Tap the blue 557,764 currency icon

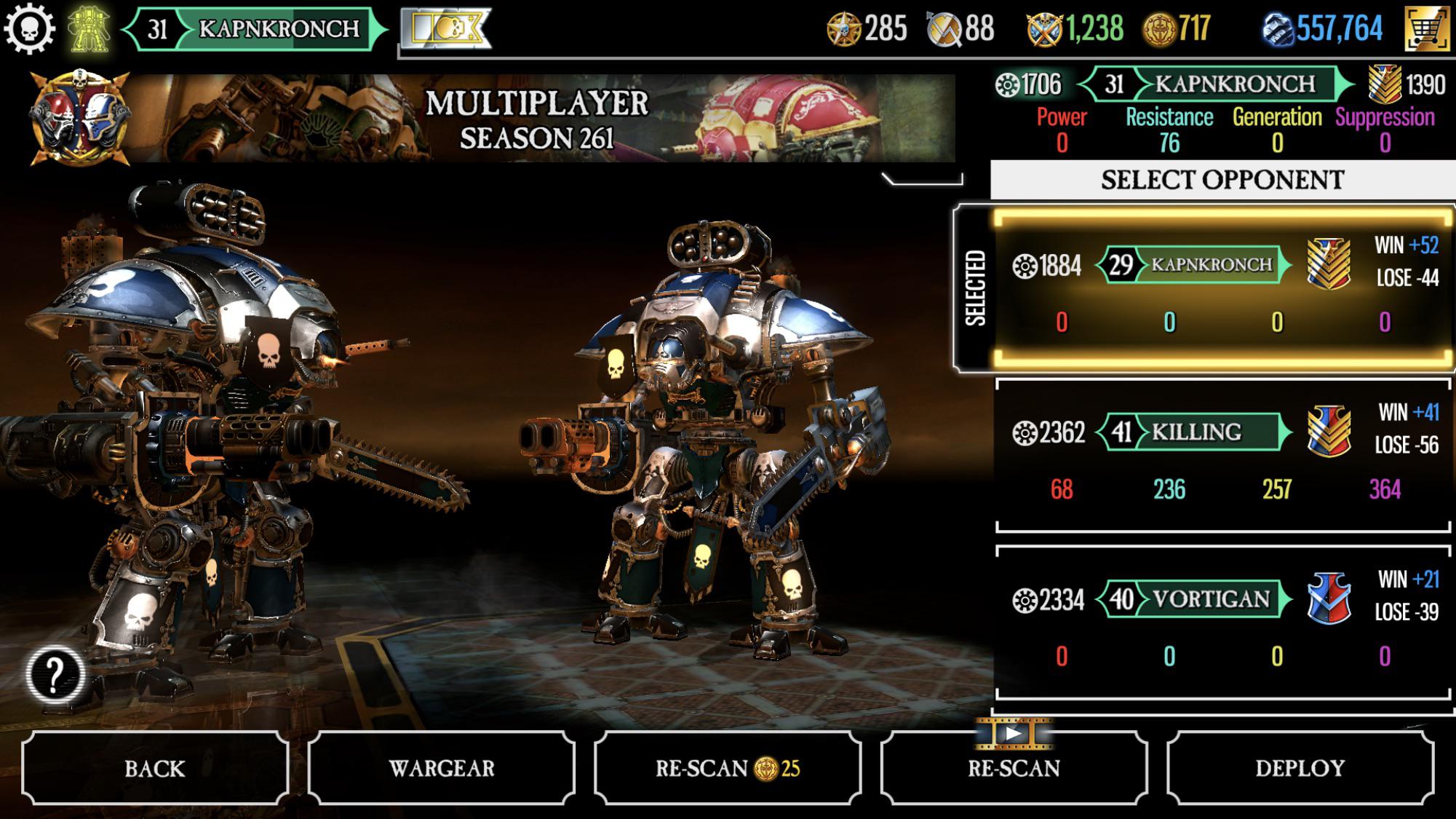1277,29
